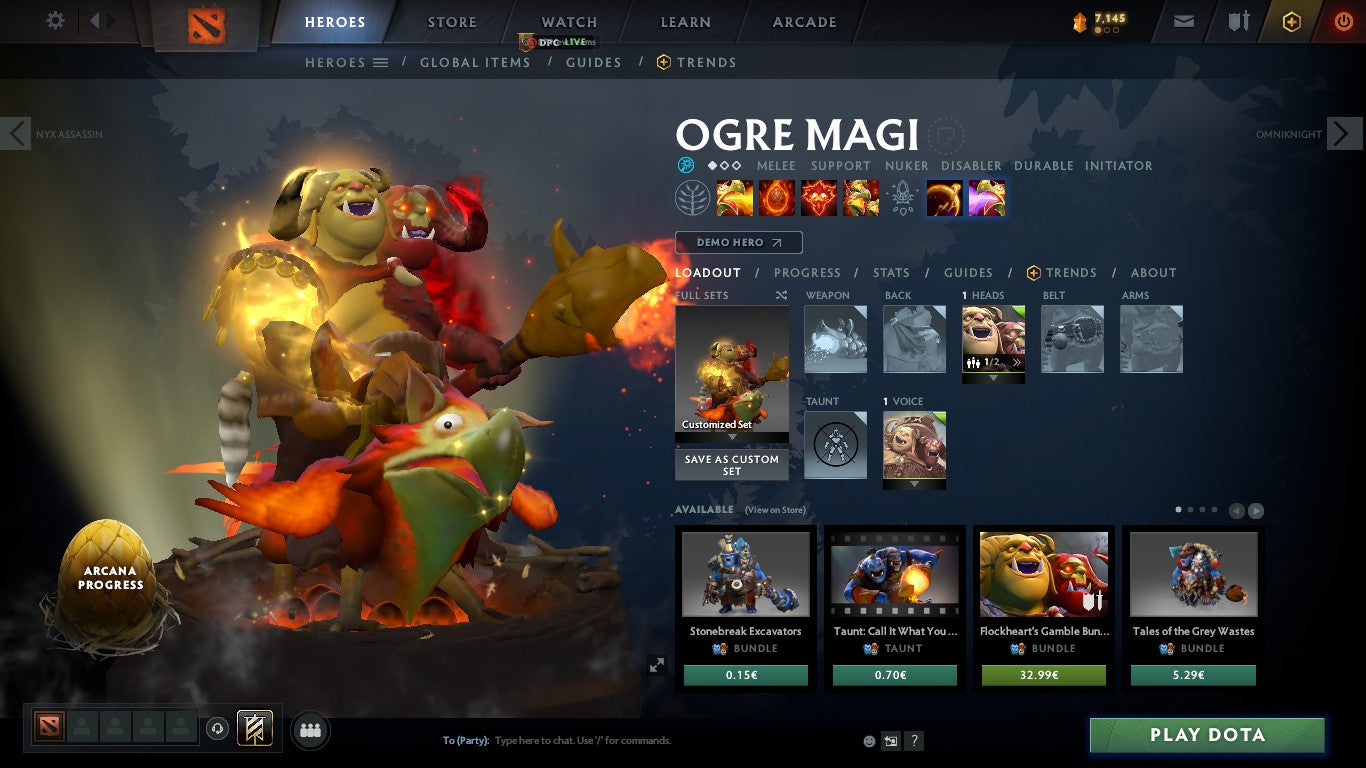The image size is (1366, 768).
Task: Open the ARCADE menu
Action: click(x=803, y=21)
